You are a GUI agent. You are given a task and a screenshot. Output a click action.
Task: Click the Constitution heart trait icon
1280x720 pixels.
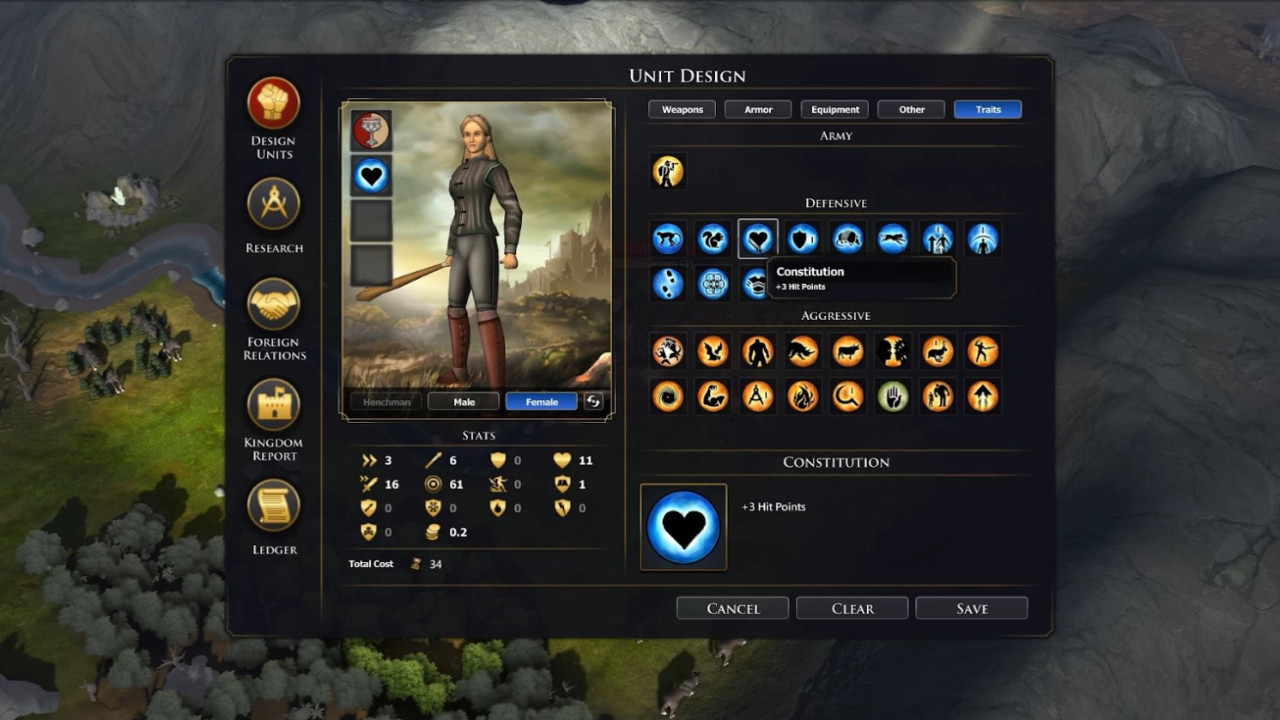pos(758,238)
